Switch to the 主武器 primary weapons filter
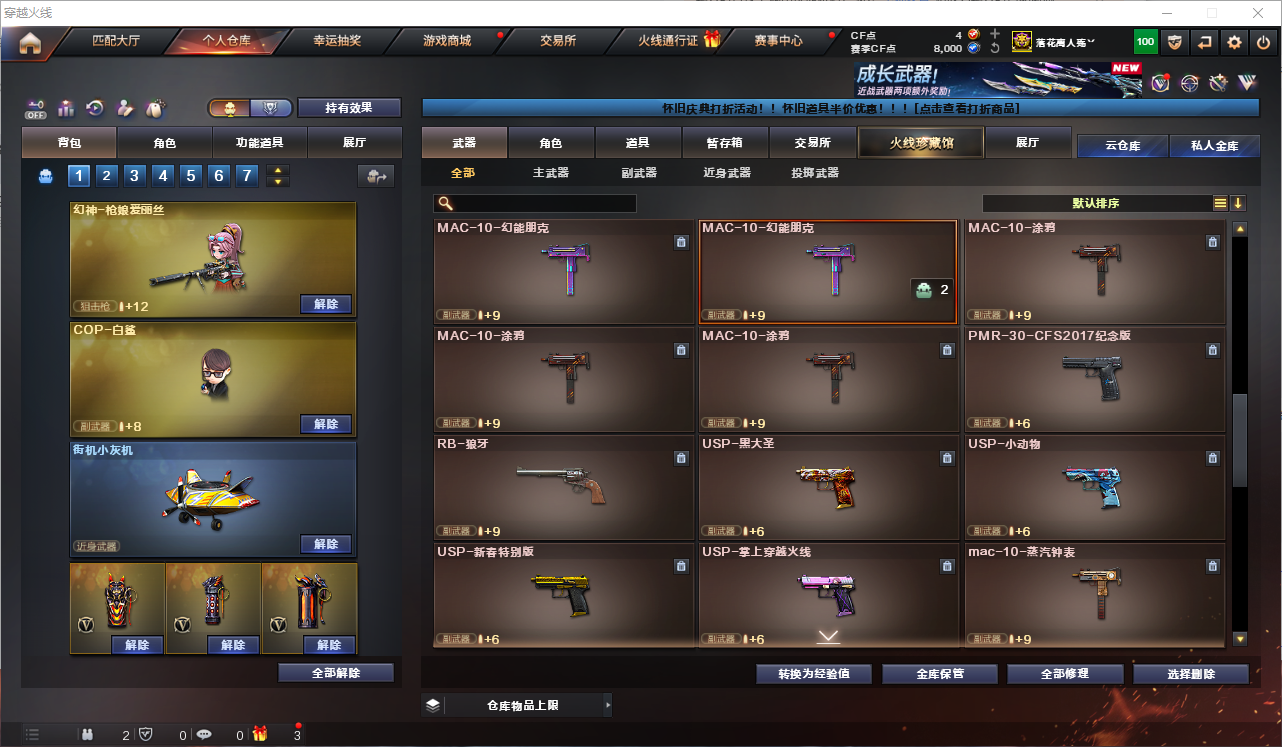 pos(551,173)
